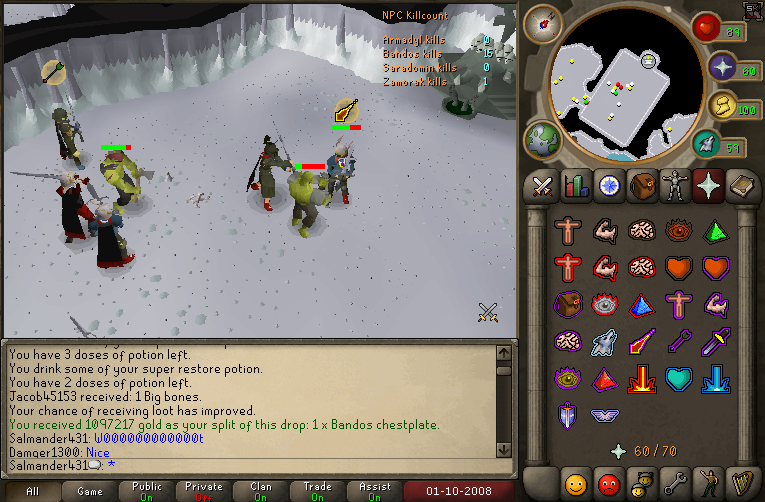
Task: Open the harp Music Player tab
Action: click(x=738, y=485)
